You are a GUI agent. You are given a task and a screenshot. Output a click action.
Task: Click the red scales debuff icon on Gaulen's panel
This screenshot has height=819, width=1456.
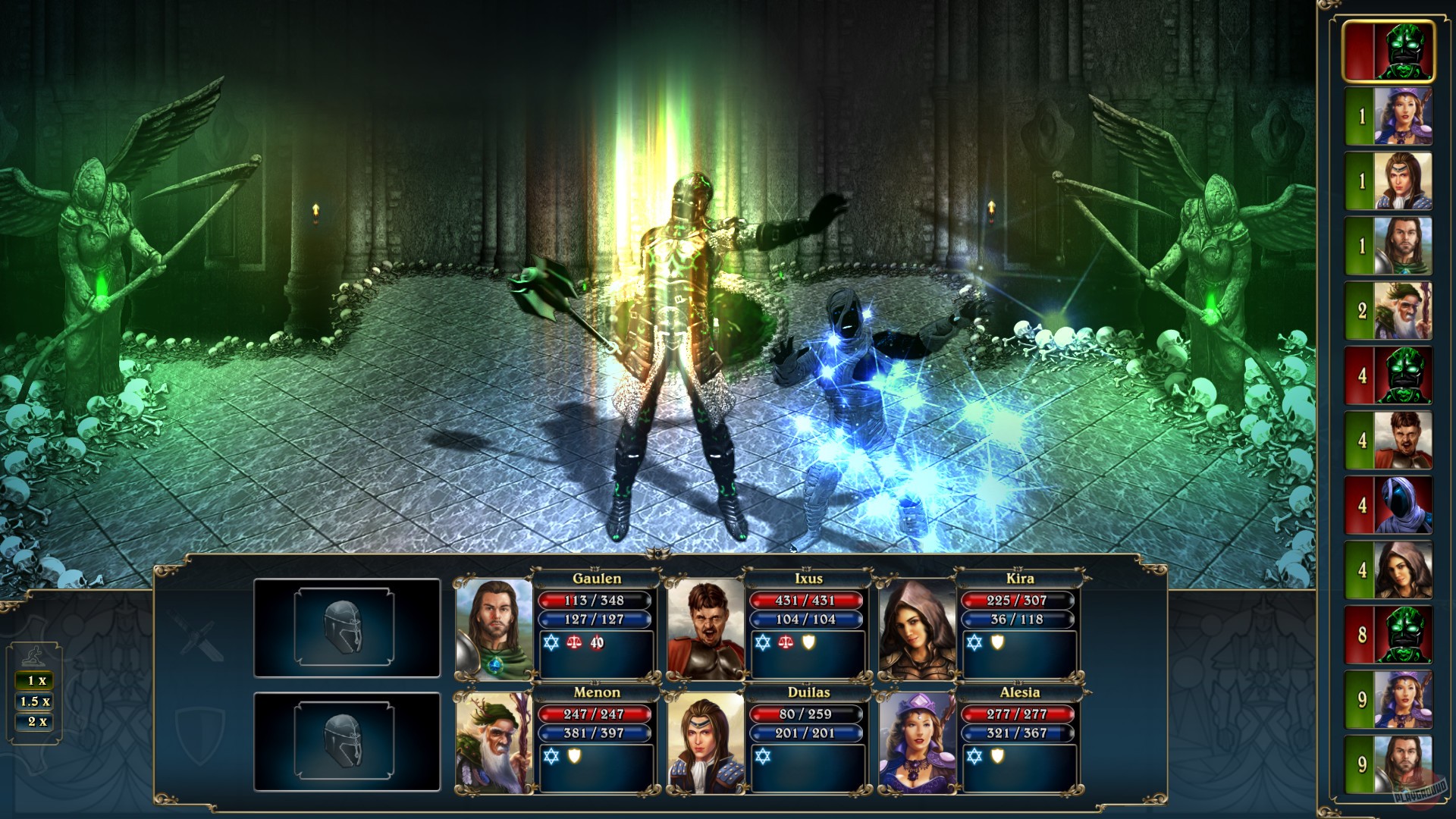pos(575,642)
